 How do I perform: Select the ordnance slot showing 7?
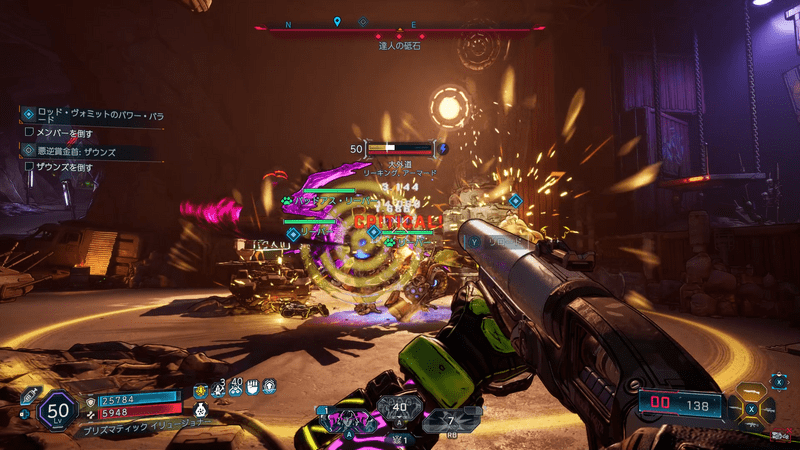[450, 420]
